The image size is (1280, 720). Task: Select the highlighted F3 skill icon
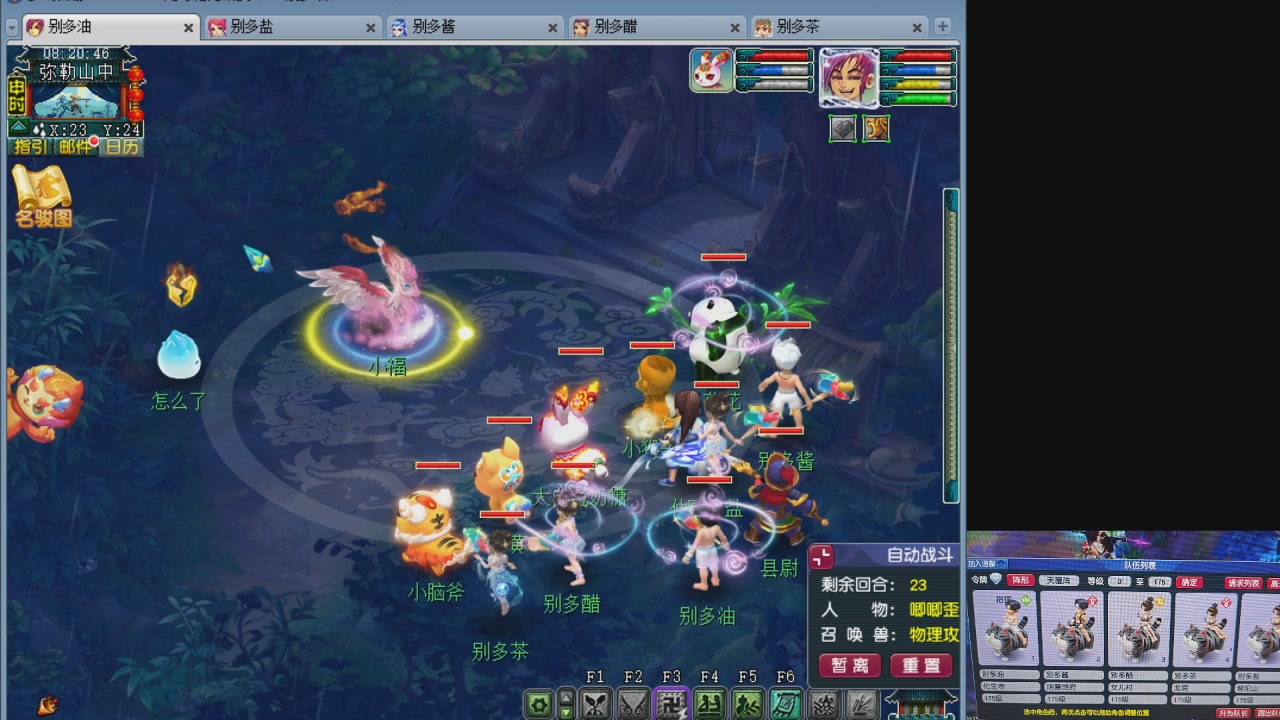[x=671, y=703]
